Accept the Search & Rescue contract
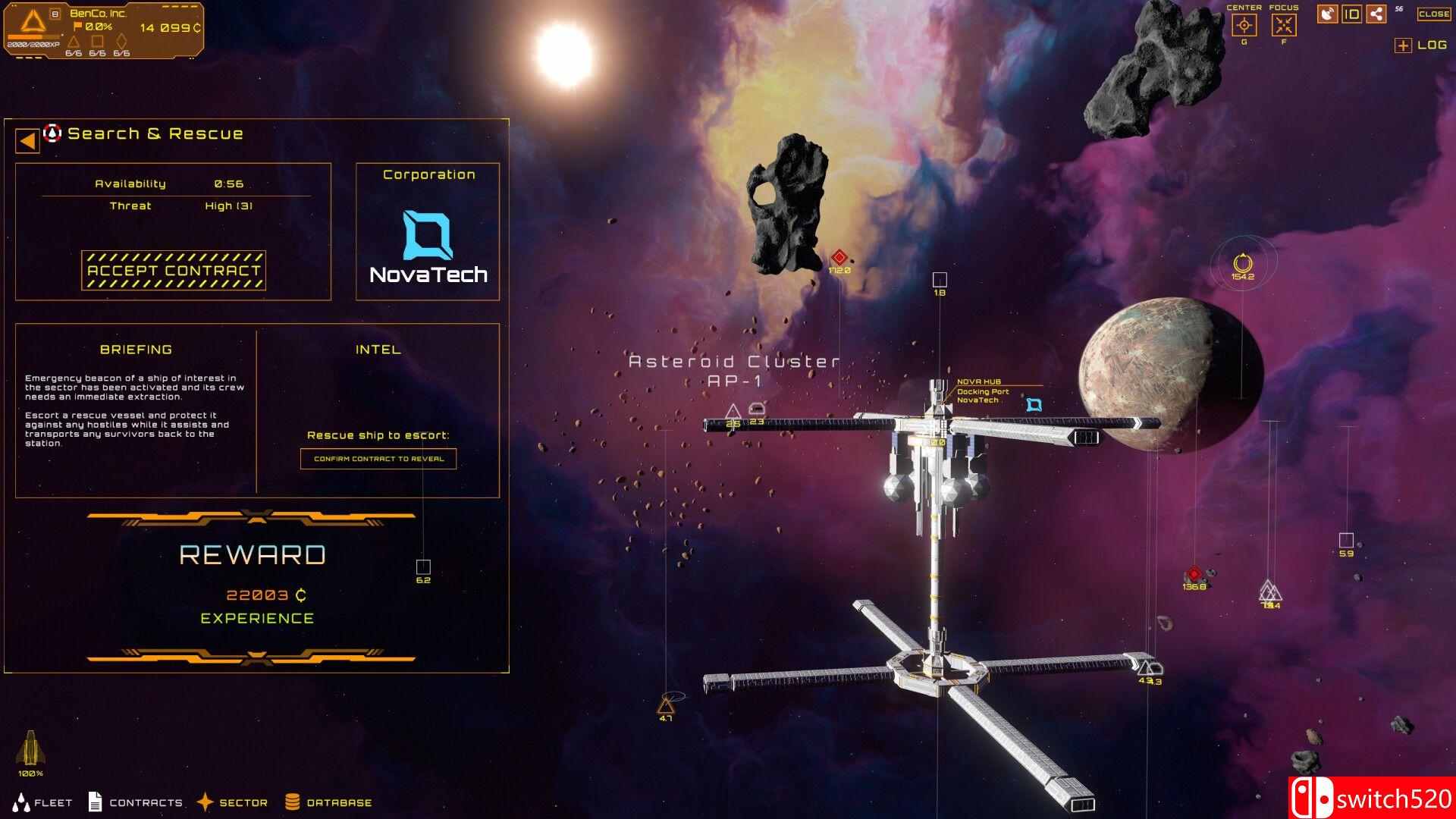Image resolution: width=1456 pixels, height=819 pixels. 174,271
